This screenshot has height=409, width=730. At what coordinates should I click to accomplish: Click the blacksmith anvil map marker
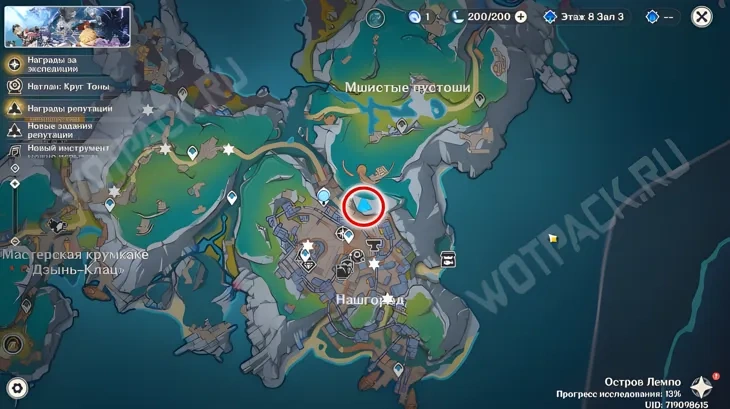coord(375,242)
